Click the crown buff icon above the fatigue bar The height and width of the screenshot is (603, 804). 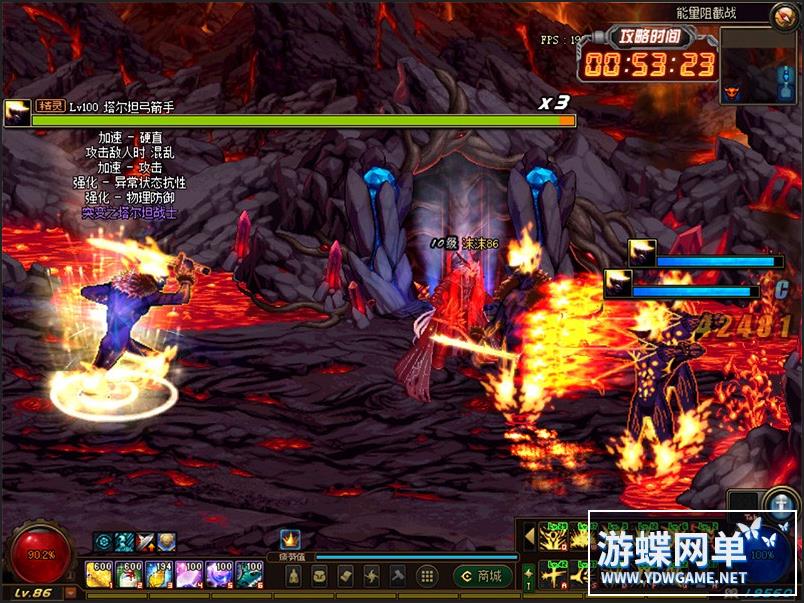pyautogui.click(x=290, y=539)
